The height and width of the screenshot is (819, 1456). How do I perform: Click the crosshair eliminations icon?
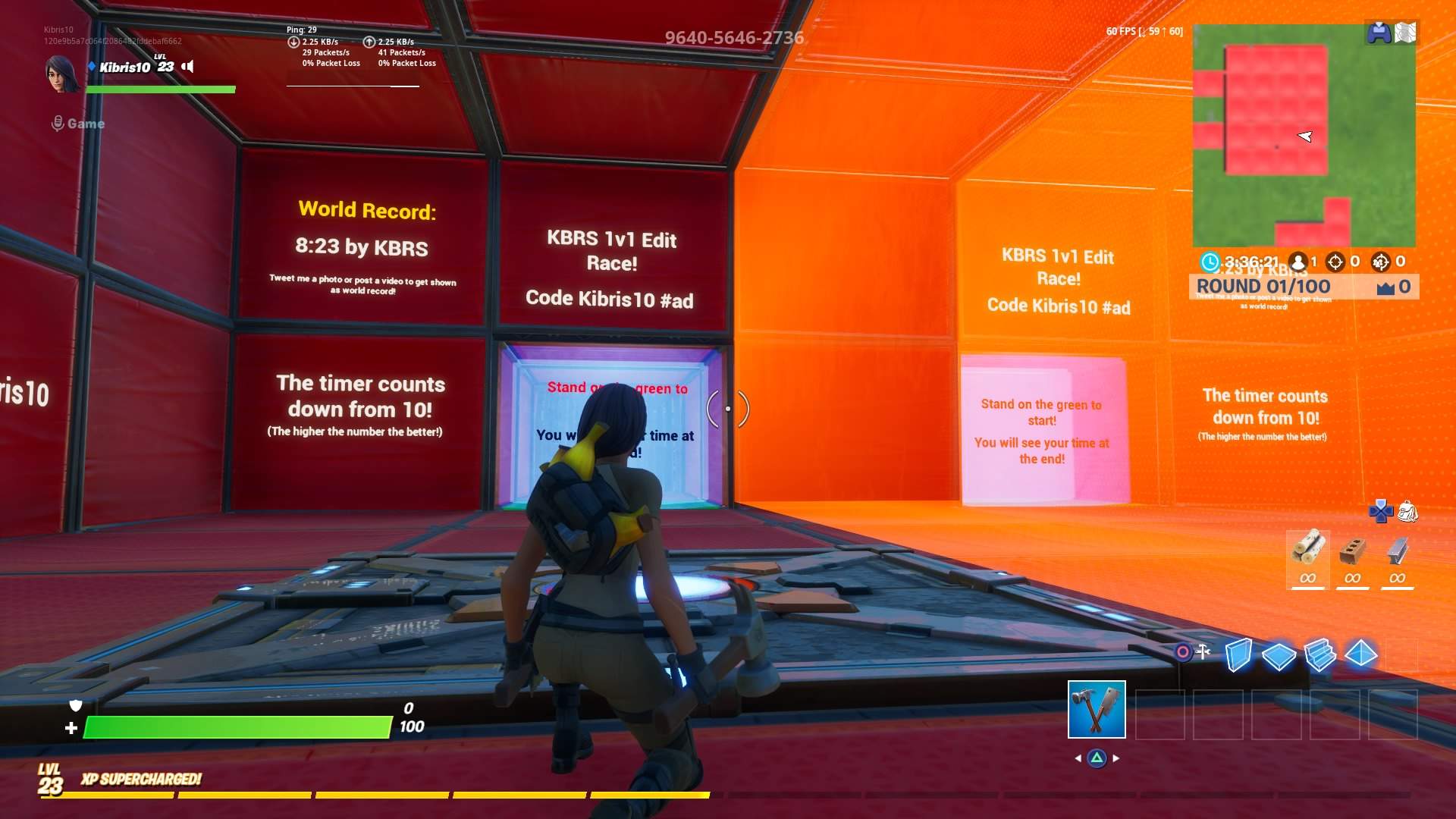[x=1337, y=261]
